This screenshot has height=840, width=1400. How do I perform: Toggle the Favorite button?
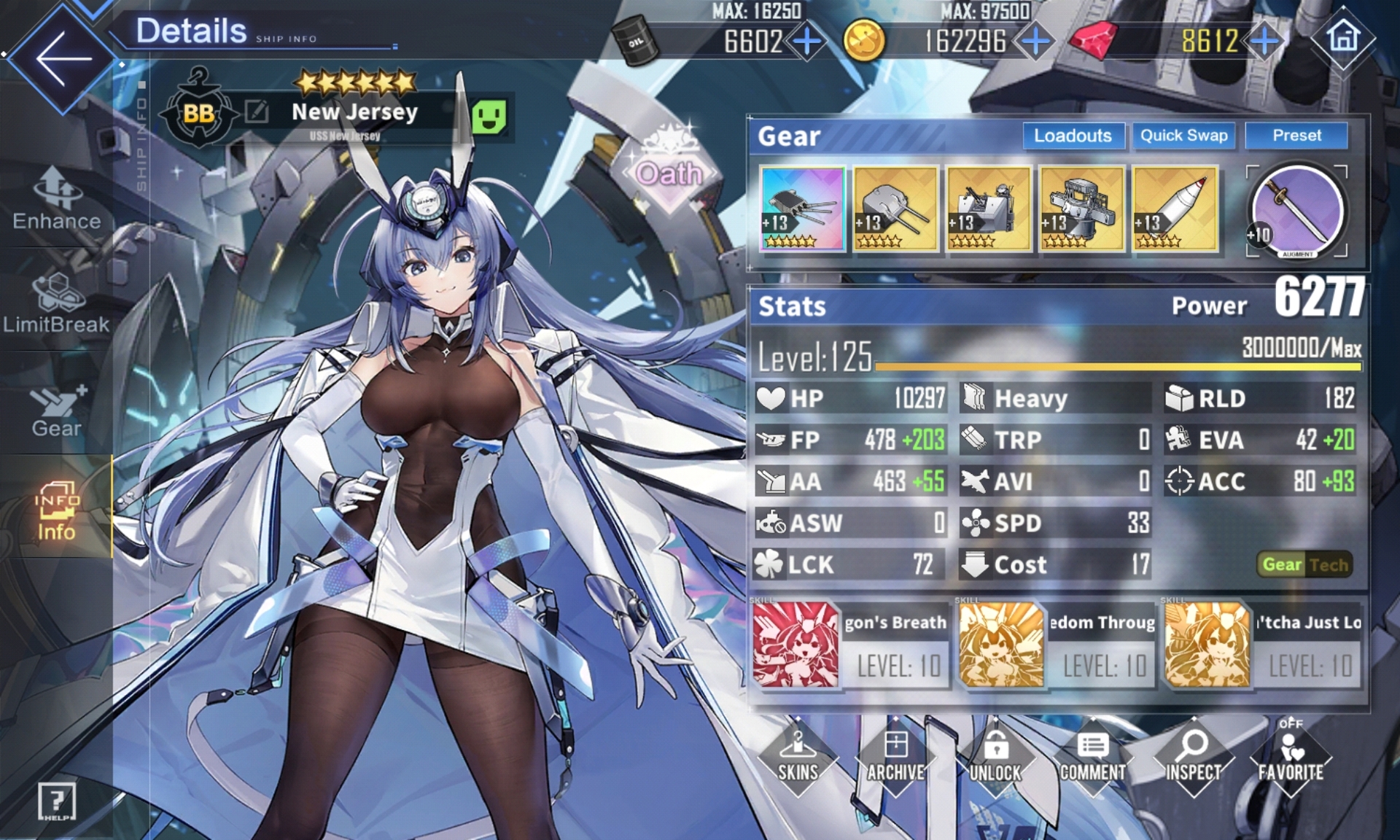coord(1290,758)
